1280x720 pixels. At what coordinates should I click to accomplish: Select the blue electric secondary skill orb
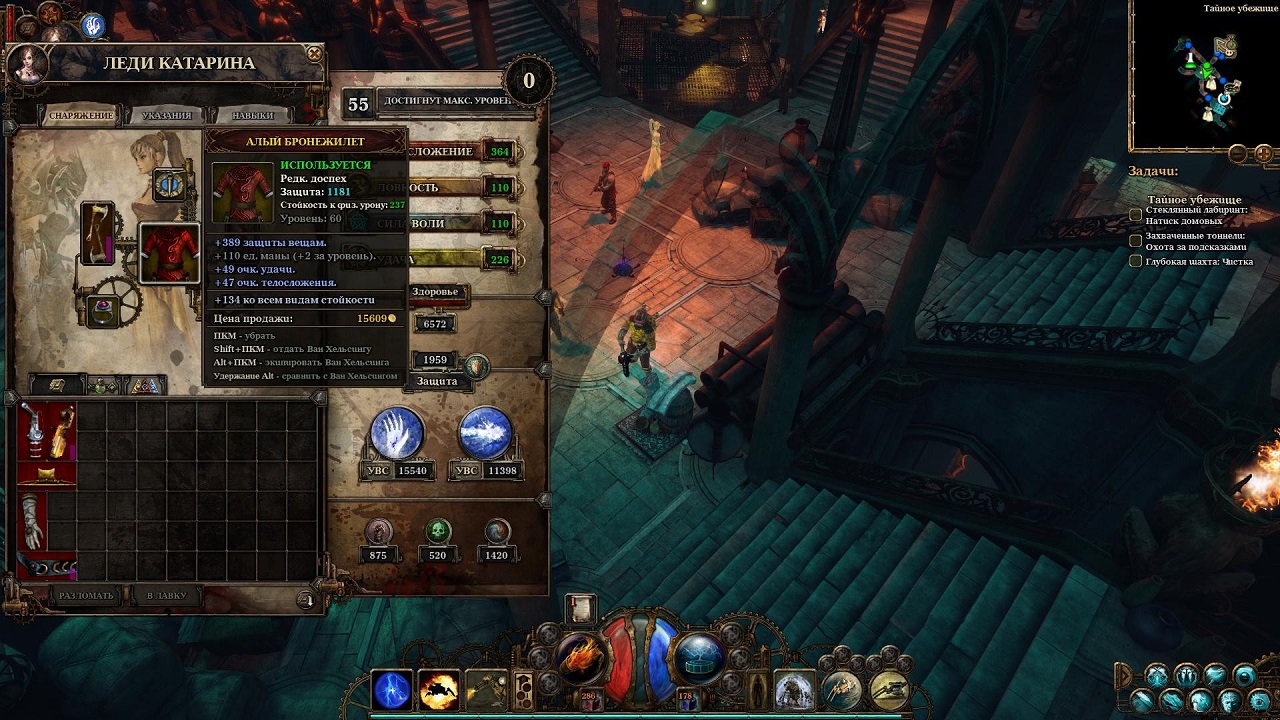[699, 658]
